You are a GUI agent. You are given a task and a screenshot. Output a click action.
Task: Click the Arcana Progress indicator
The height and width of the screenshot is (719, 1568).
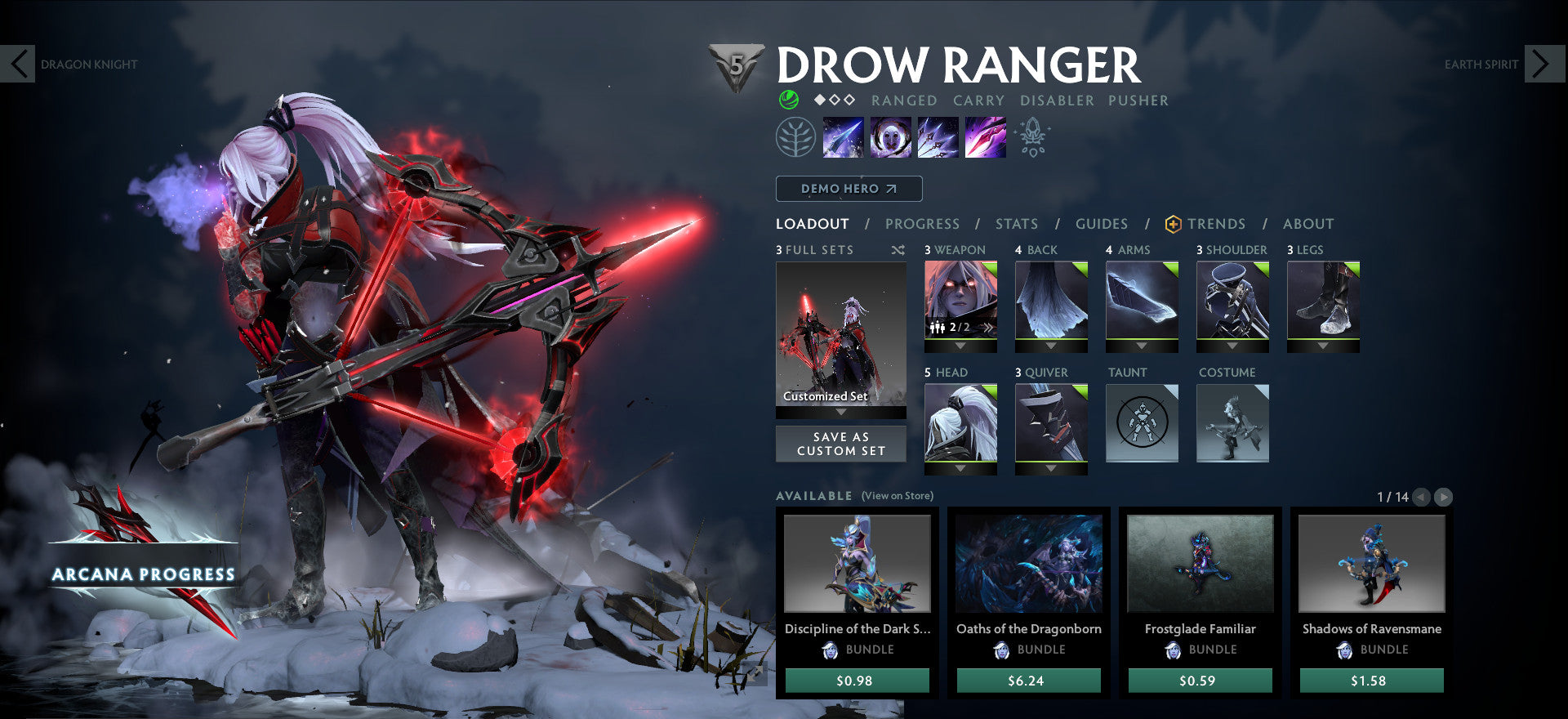click(145, 574)
